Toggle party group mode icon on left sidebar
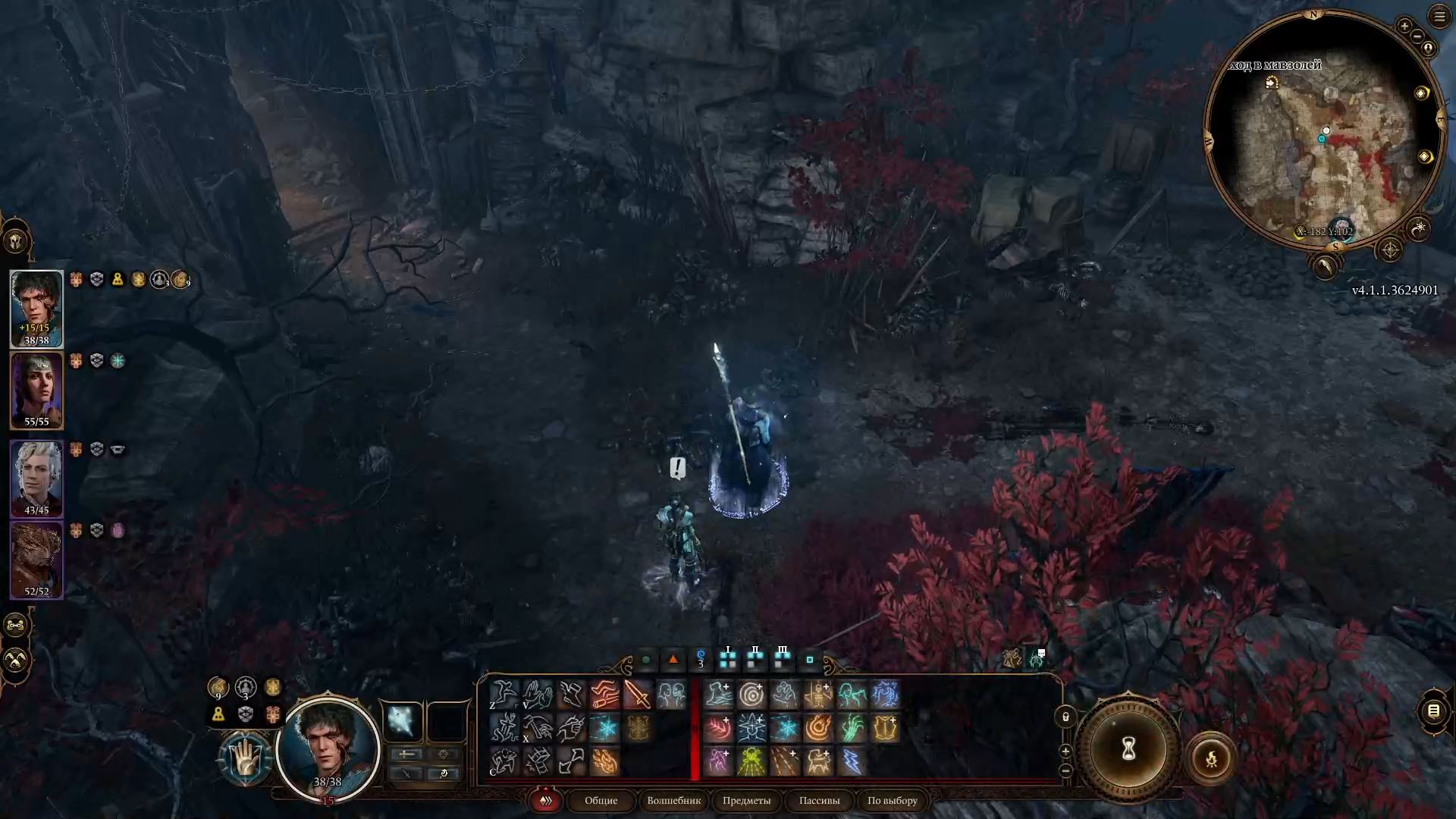Viewport: 1456px width, 819px height. [14, 626]
